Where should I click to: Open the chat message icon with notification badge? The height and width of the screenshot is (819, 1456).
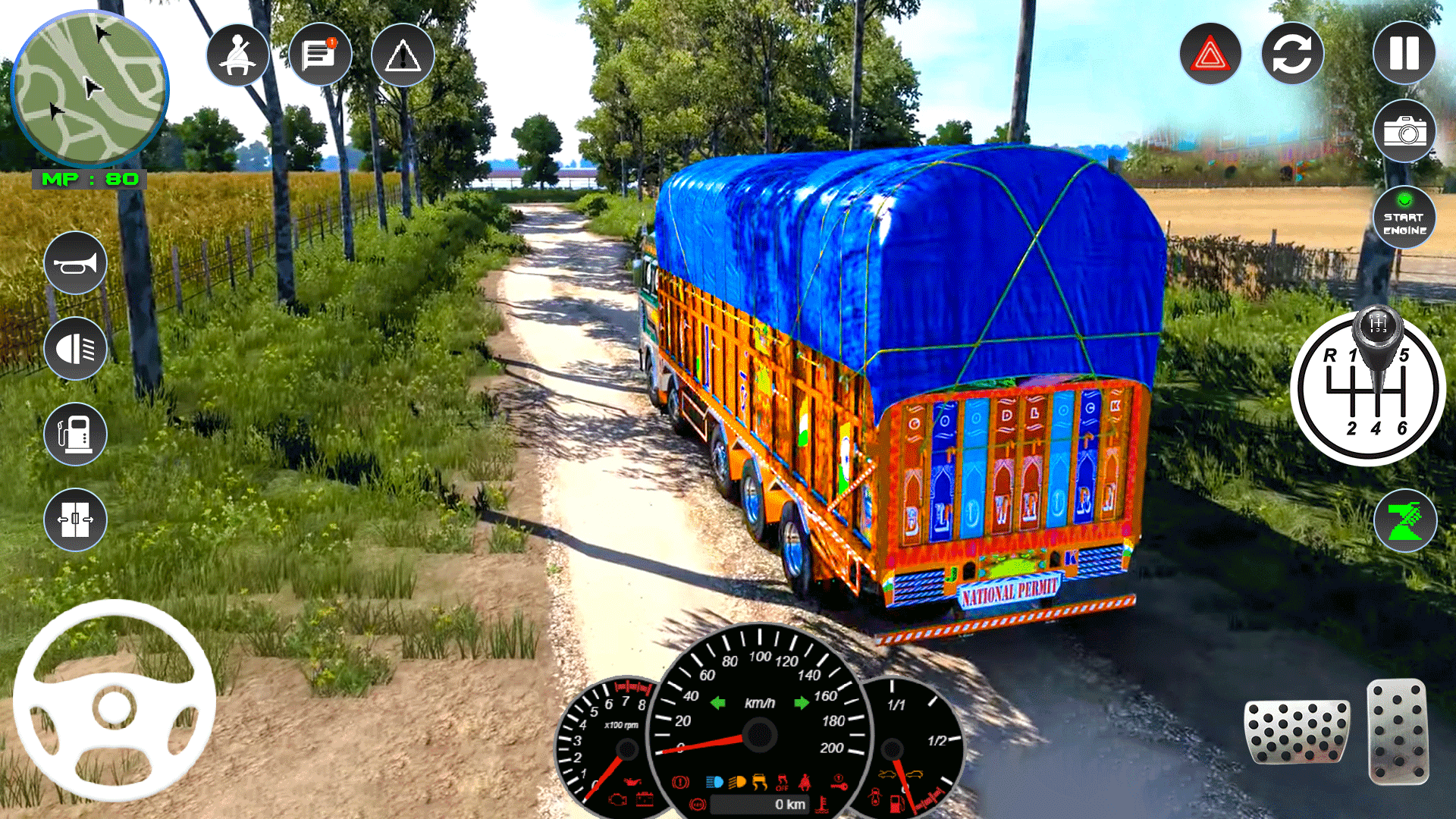coord(319,54)
